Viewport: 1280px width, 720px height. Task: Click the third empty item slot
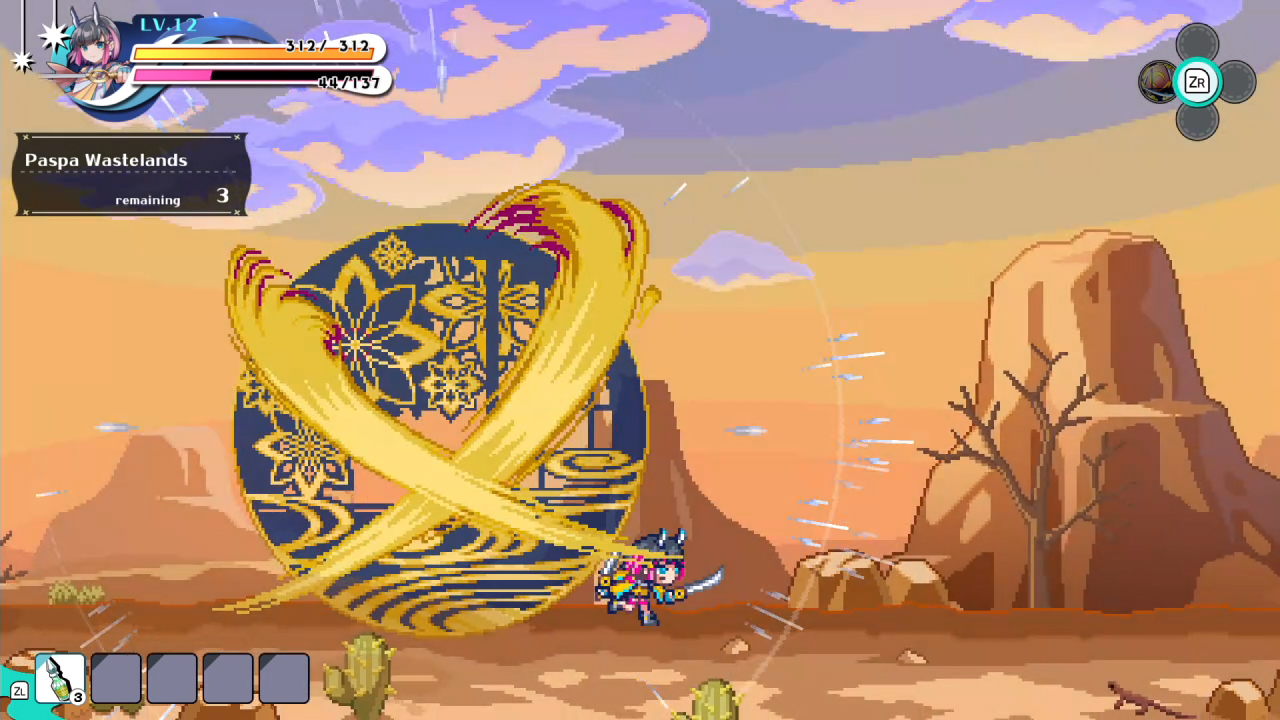(171, 676)
